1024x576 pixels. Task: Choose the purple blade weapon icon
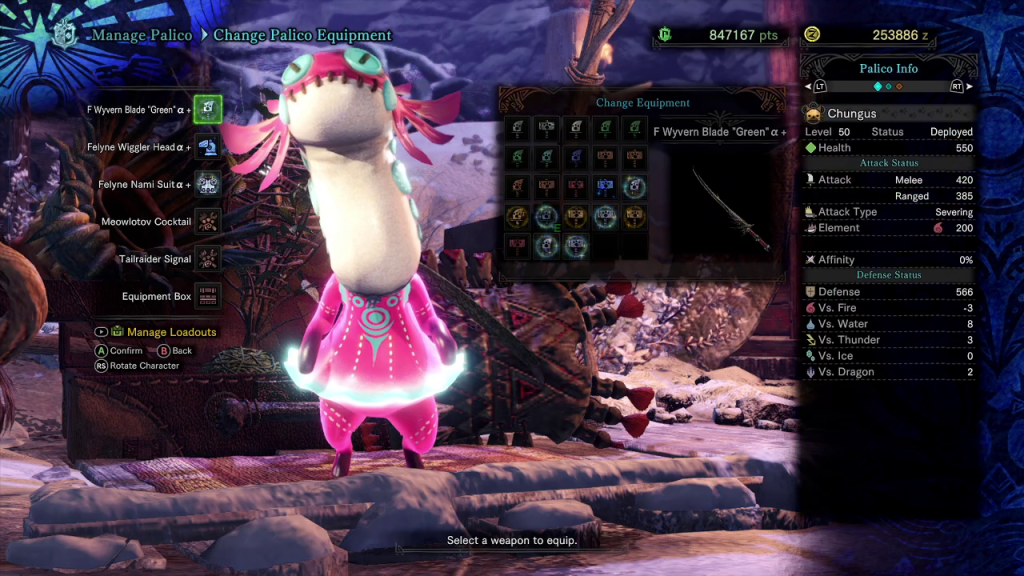[575, 157]
